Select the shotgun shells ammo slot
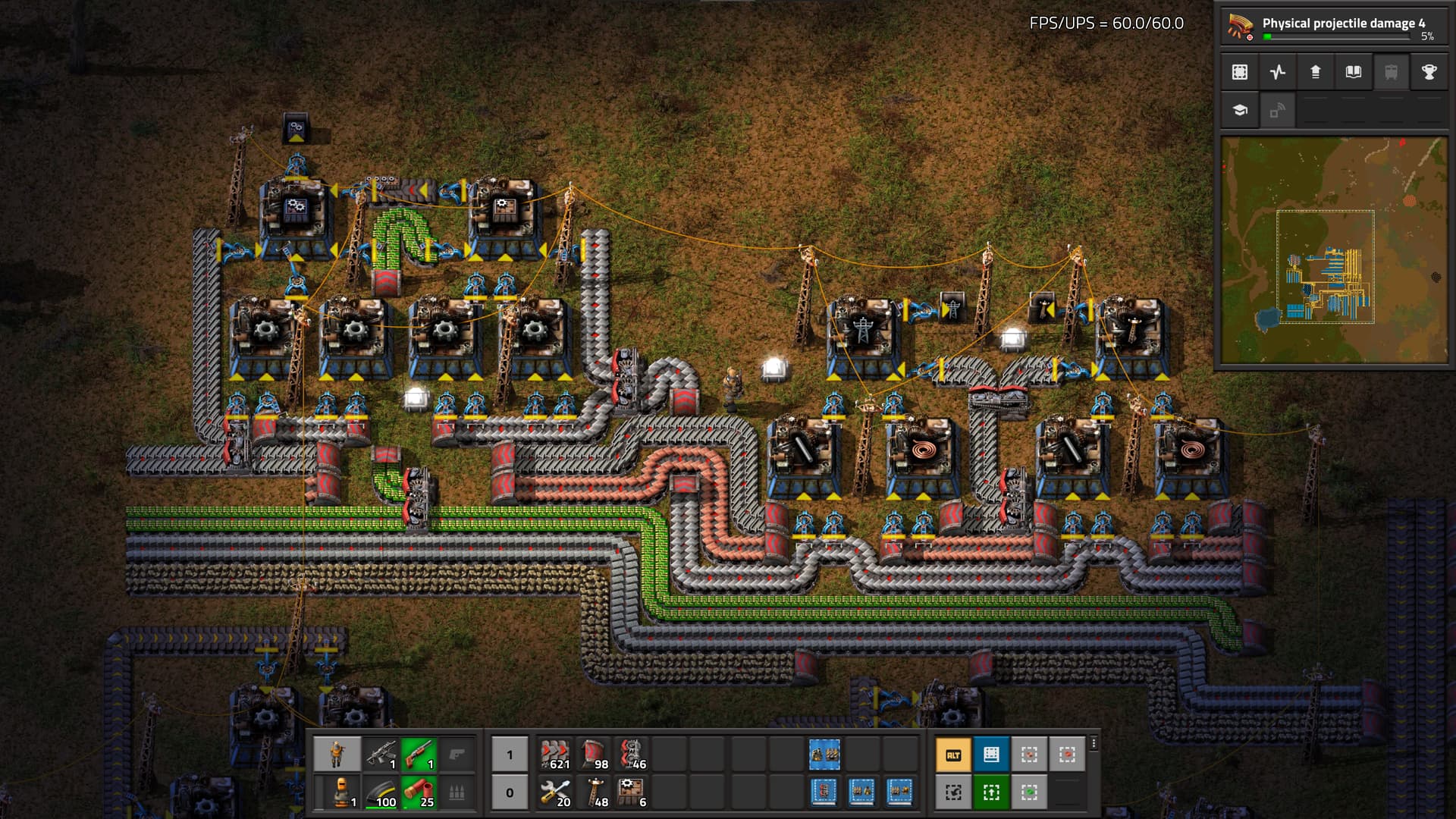1456x819 pixels. 419,792
